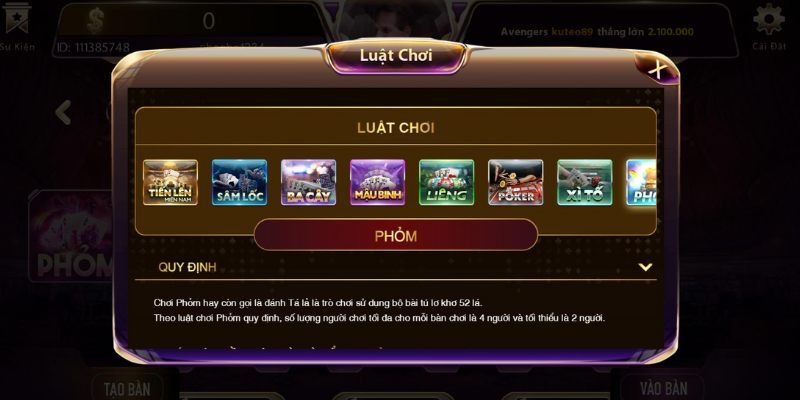Expand the Quy Định section arrow

(x=645, y=267)
